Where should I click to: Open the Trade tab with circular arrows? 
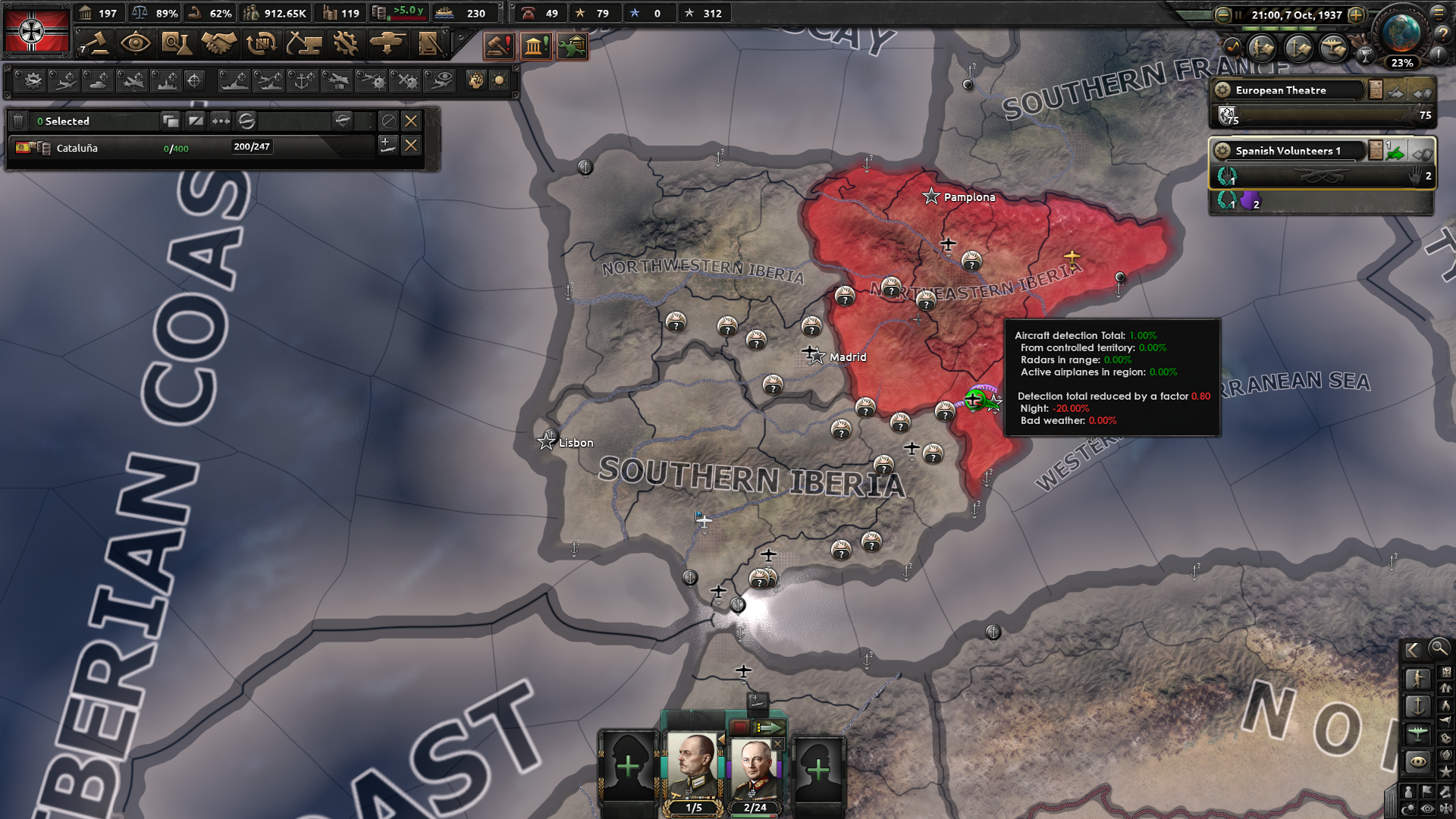click(x=261, y=44)
